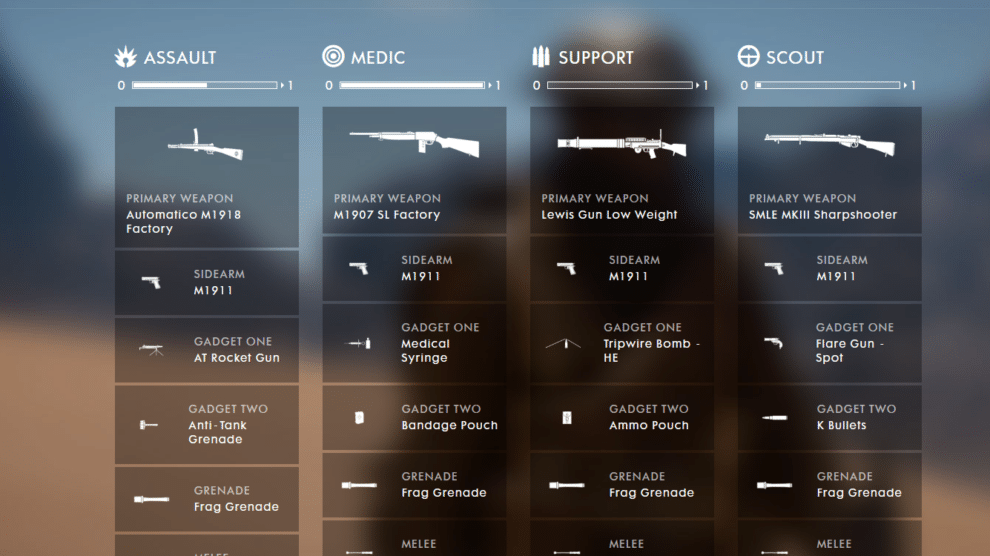The width and height of the screenshot is (990, 556).
Task: Select Scout primary SMLE MKIII Sharpshooter
Action: point(829,170)
